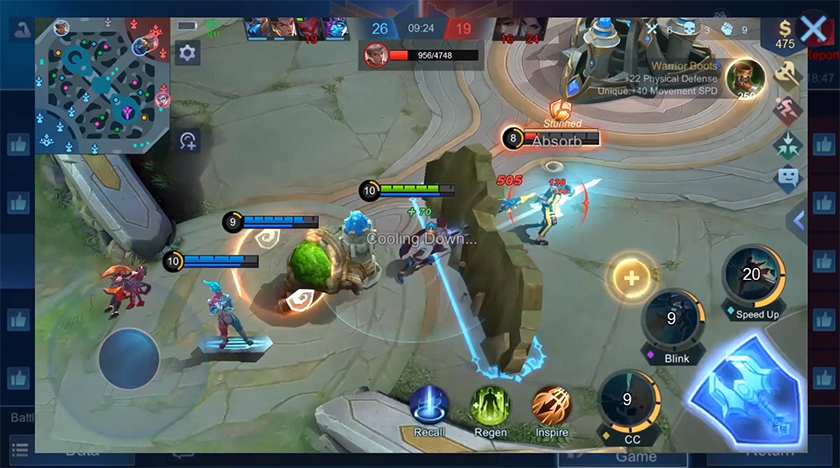
Task: Use the Blink skill
Action: click(x=671, y=322)
